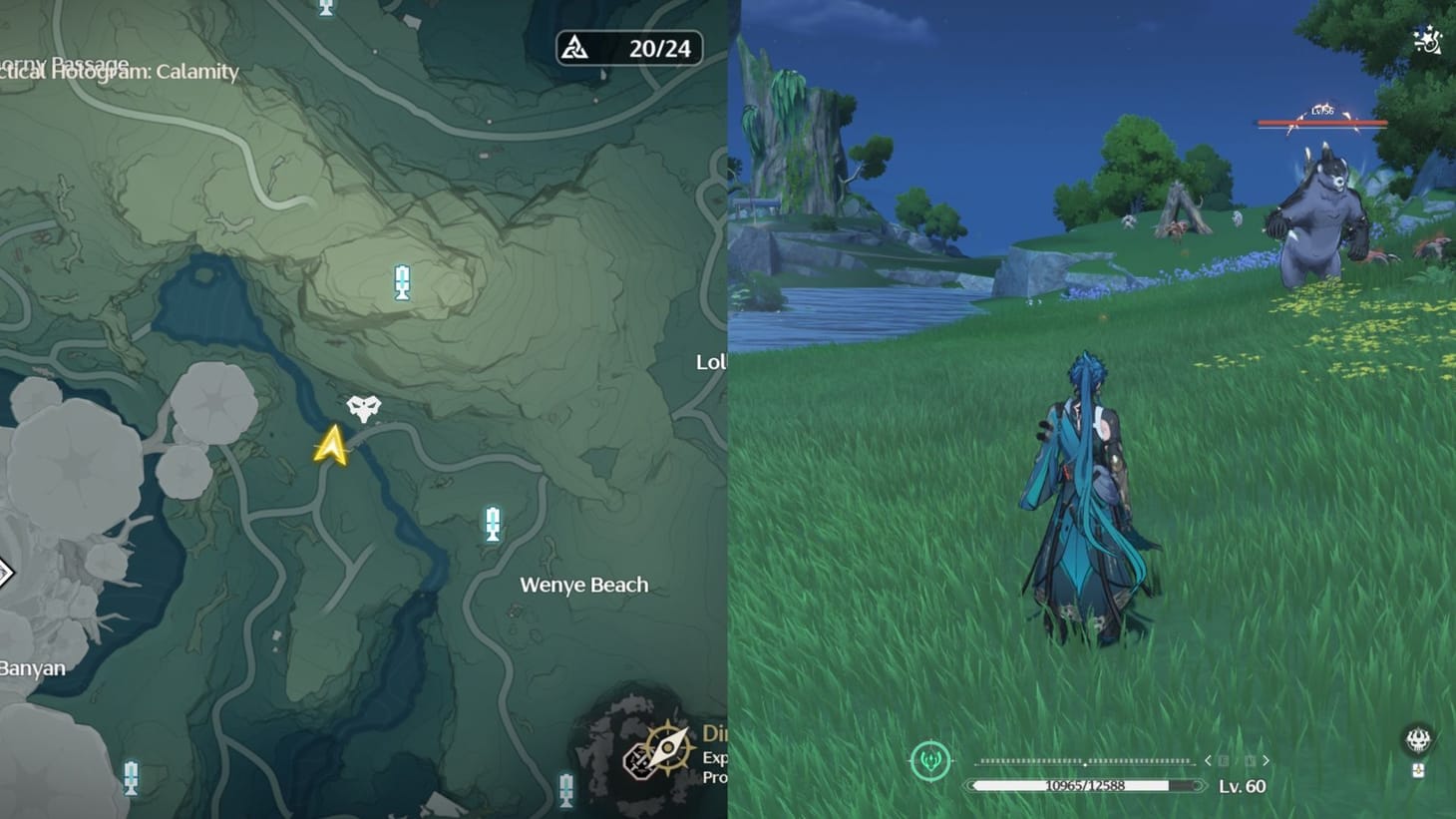The image size is (1456, 819).
Task: Toggle the enemy lock-on reticle indicator
Action: pyautogui.click(x=929, y=760)
